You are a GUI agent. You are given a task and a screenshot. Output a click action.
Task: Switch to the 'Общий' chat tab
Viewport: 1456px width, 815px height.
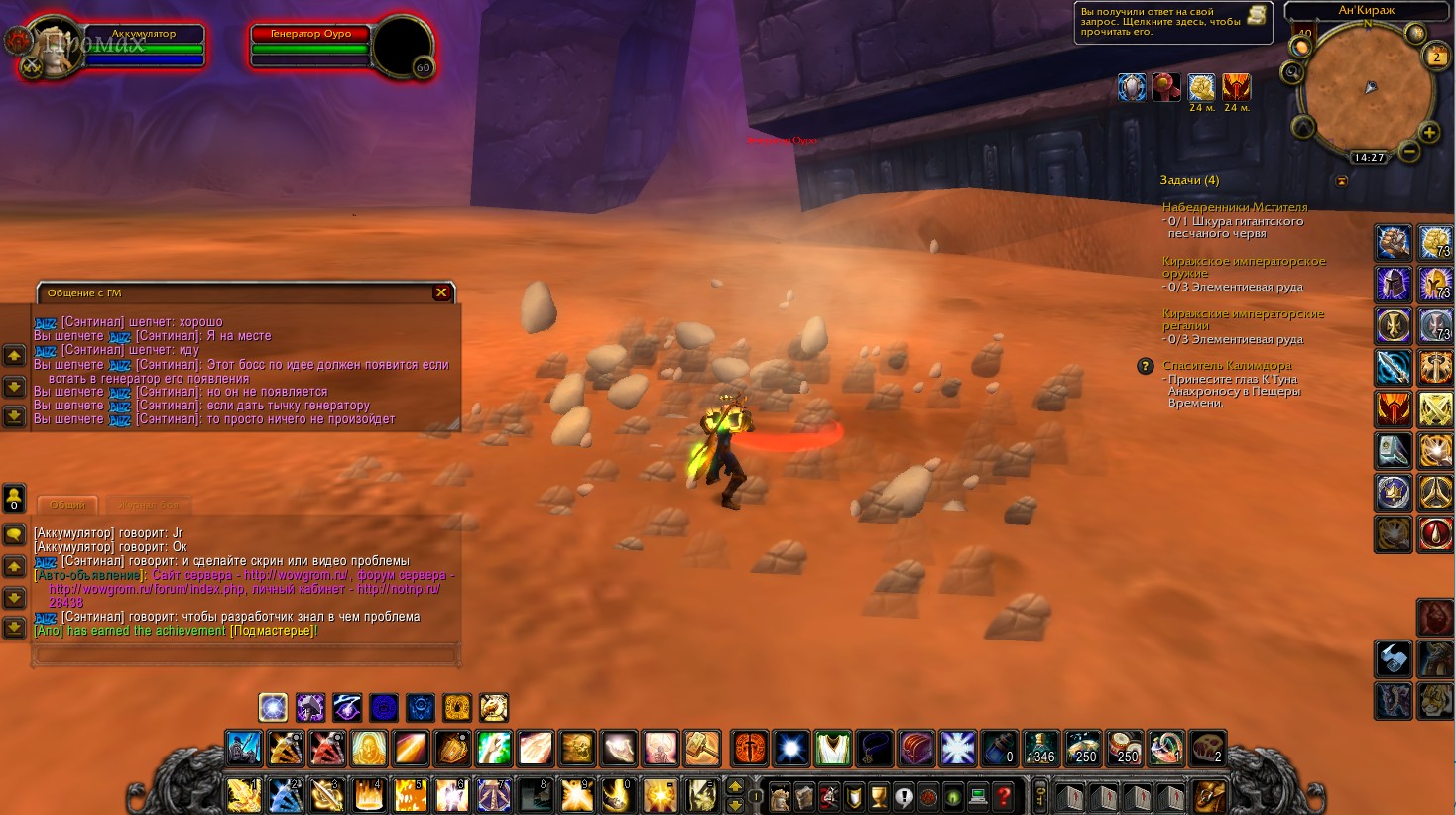pyautogui.click(x=67, y=505)
